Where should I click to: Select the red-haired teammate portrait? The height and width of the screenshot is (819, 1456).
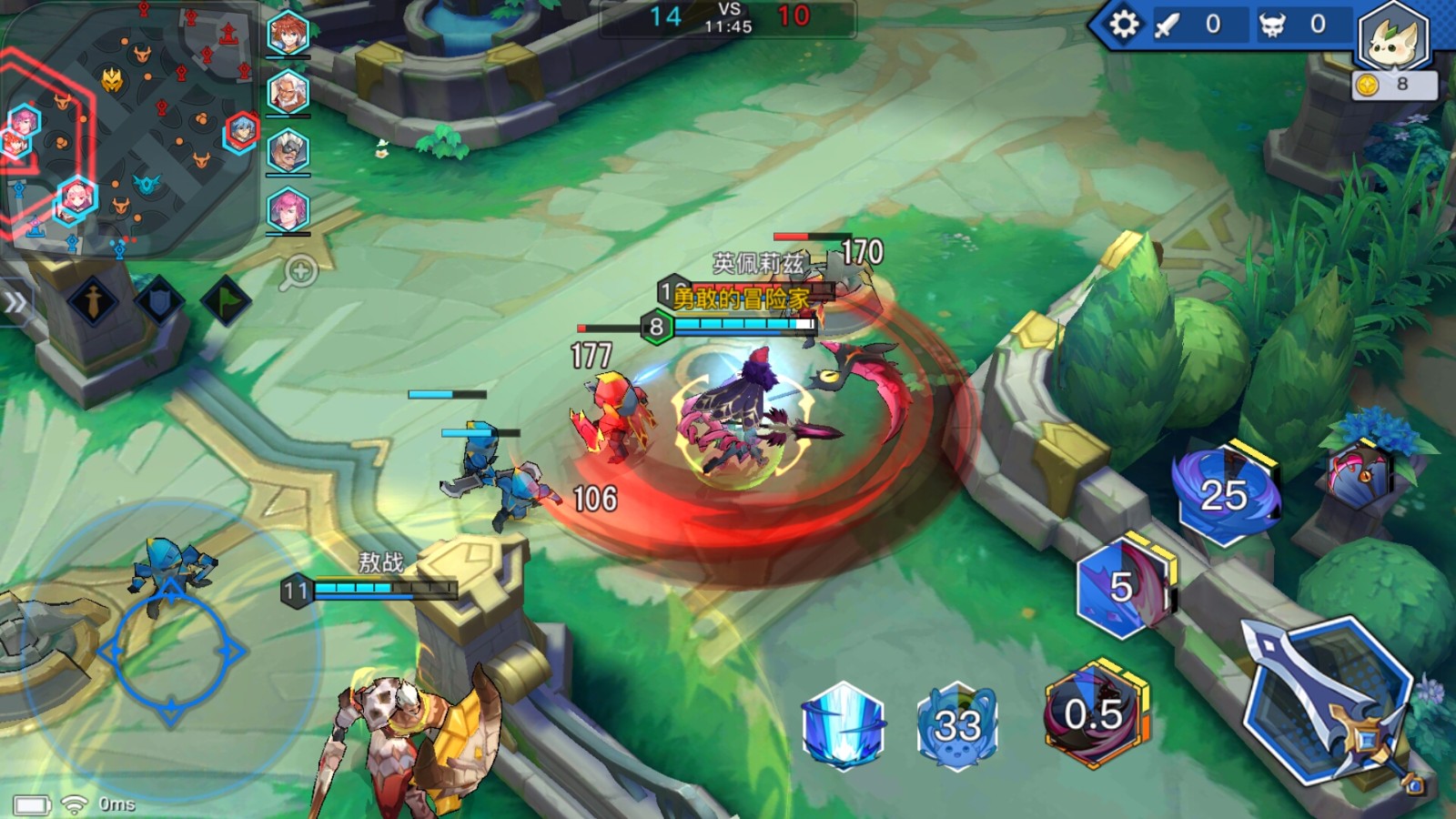288,34
